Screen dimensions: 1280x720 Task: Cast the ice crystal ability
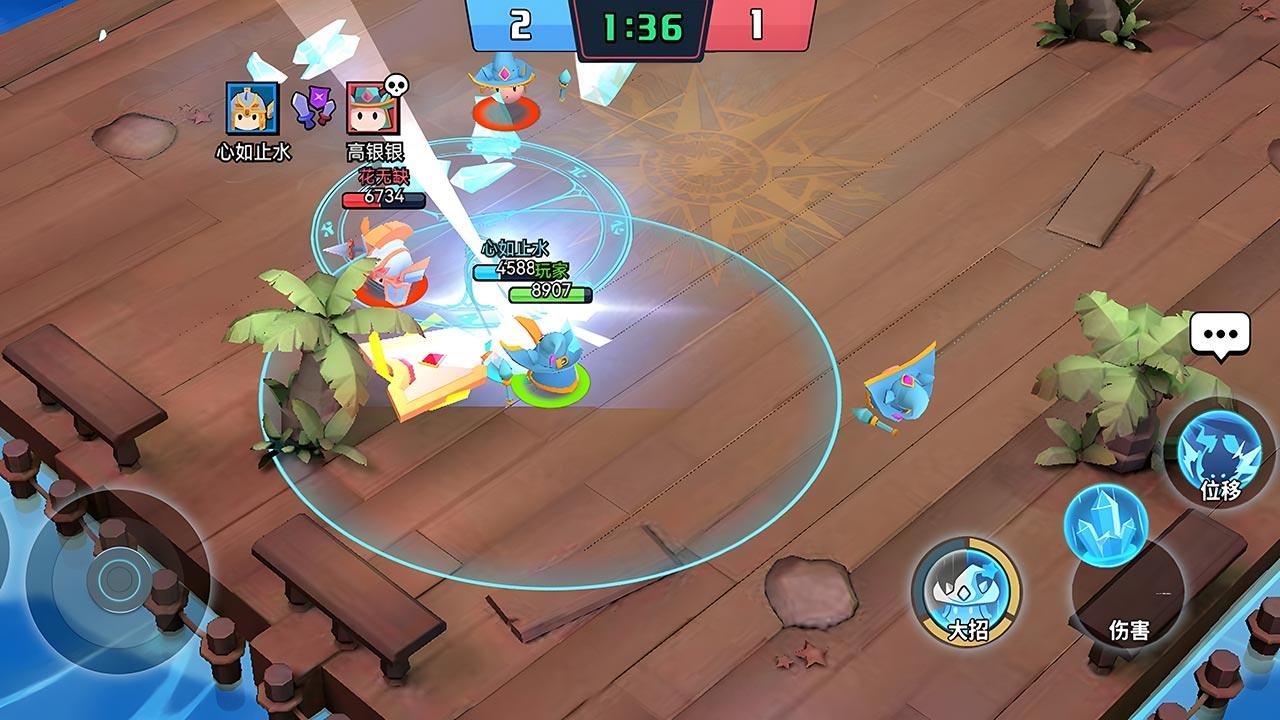(1105, 526)
